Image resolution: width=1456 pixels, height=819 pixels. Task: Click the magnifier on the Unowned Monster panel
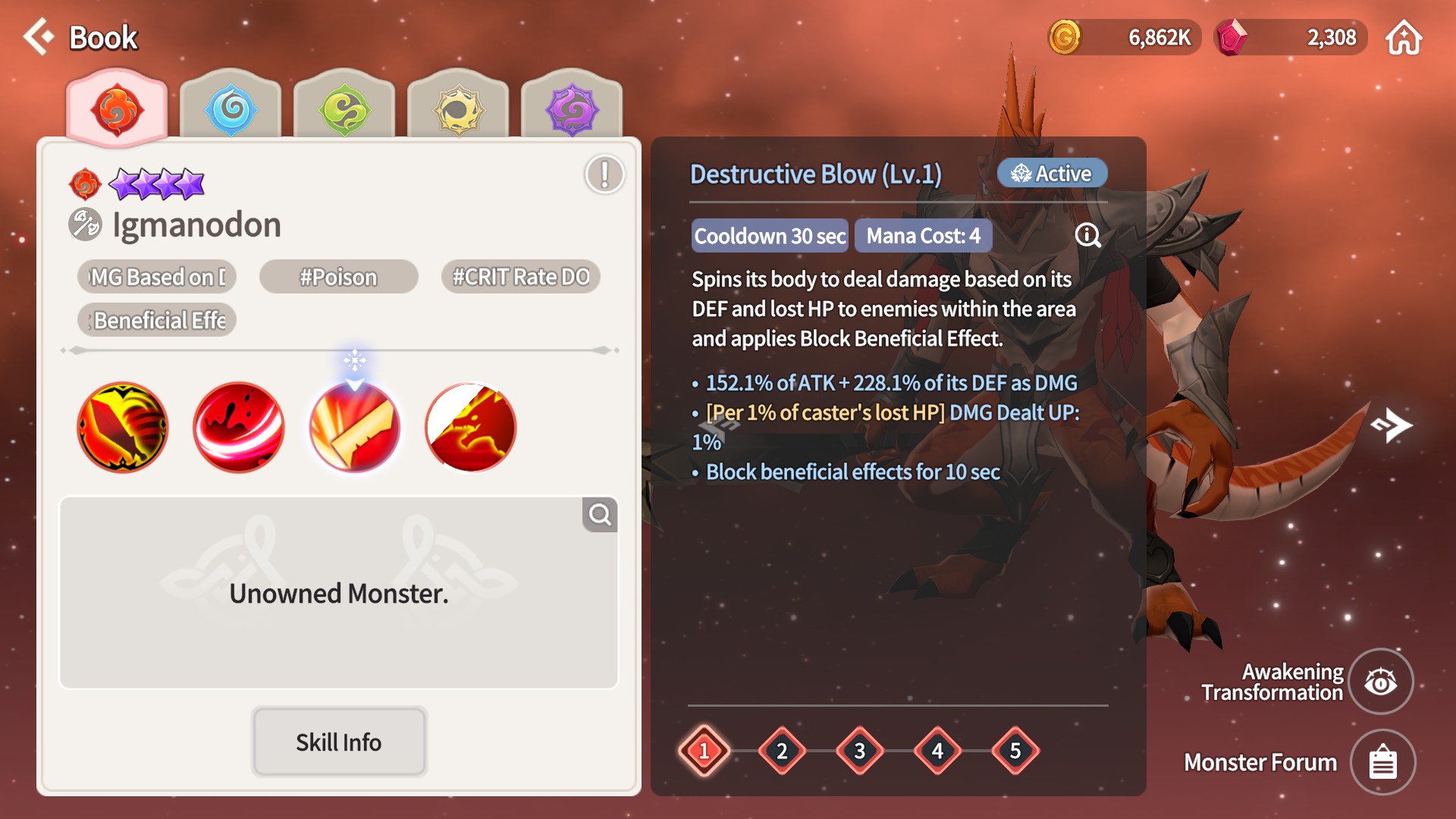600,515
